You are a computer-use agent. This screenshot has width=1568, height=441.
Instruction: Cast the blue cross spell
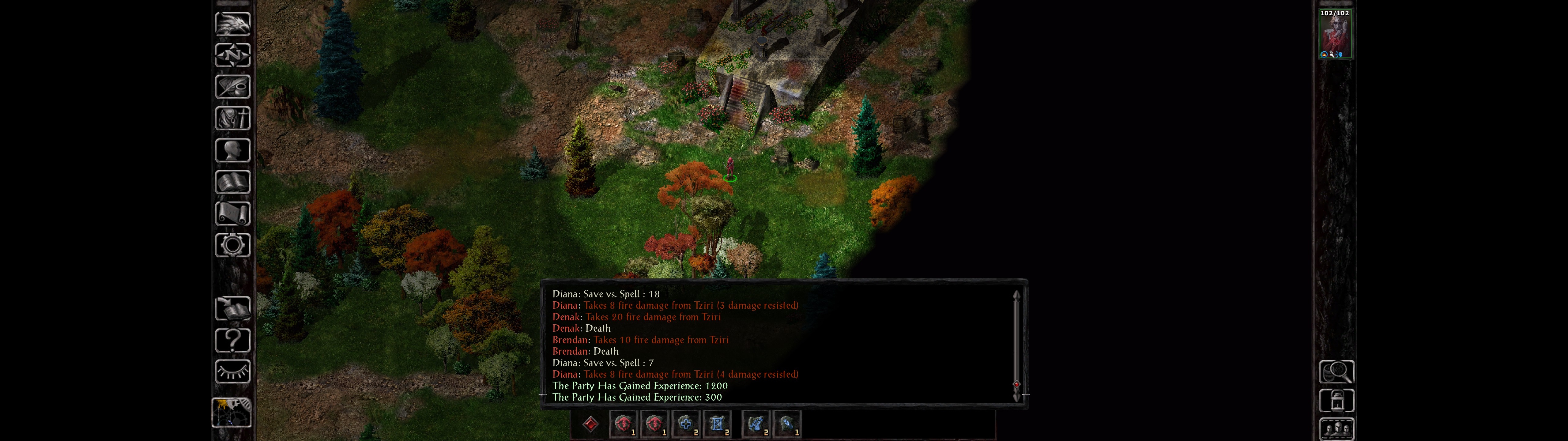click(686, 424)
